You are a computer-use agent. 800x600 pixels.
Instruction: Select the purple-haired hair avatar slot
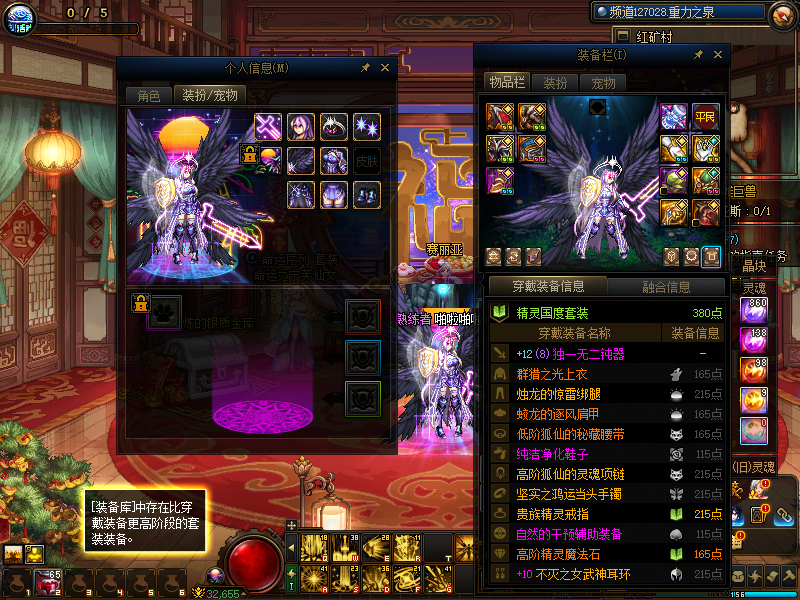coord(301,127)
